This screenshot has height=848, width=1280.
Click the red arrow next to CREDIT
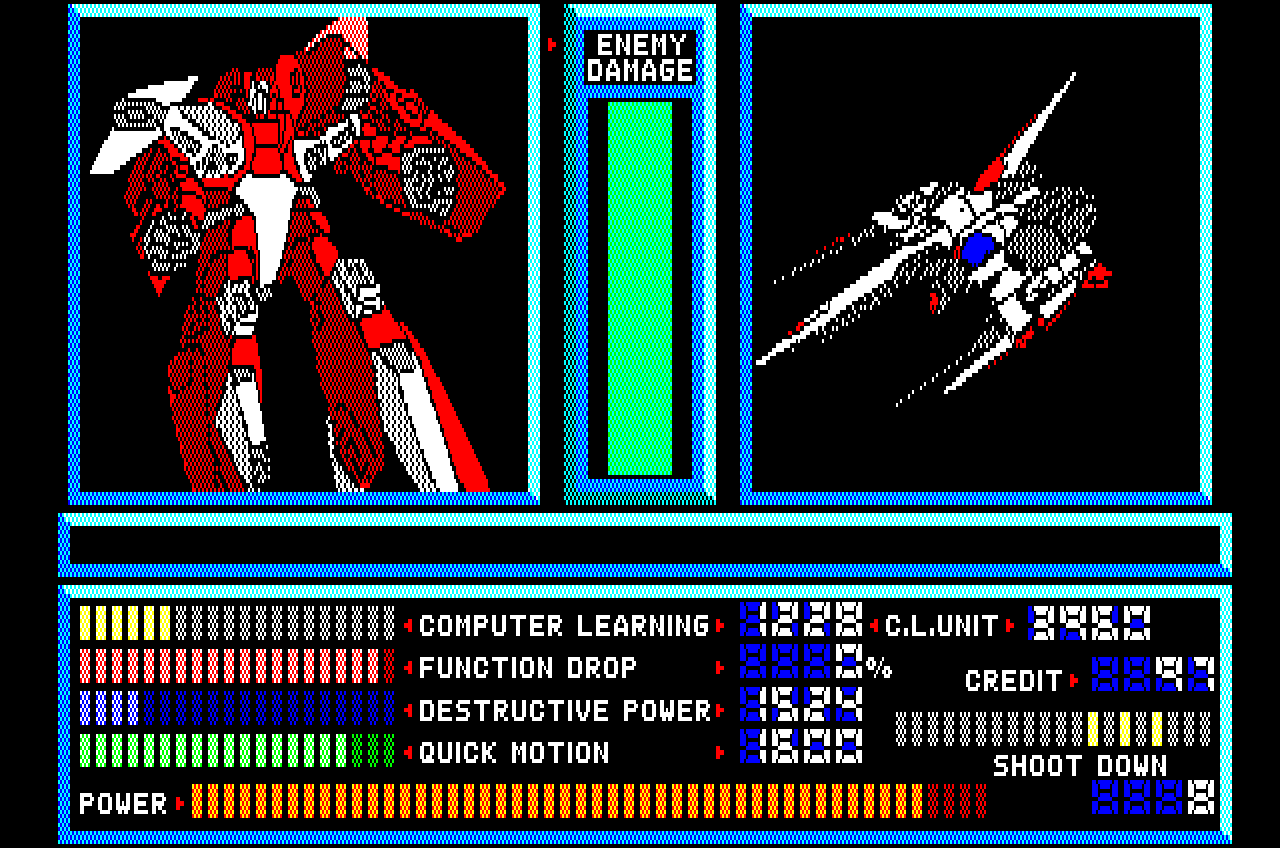coord(1075,678)
